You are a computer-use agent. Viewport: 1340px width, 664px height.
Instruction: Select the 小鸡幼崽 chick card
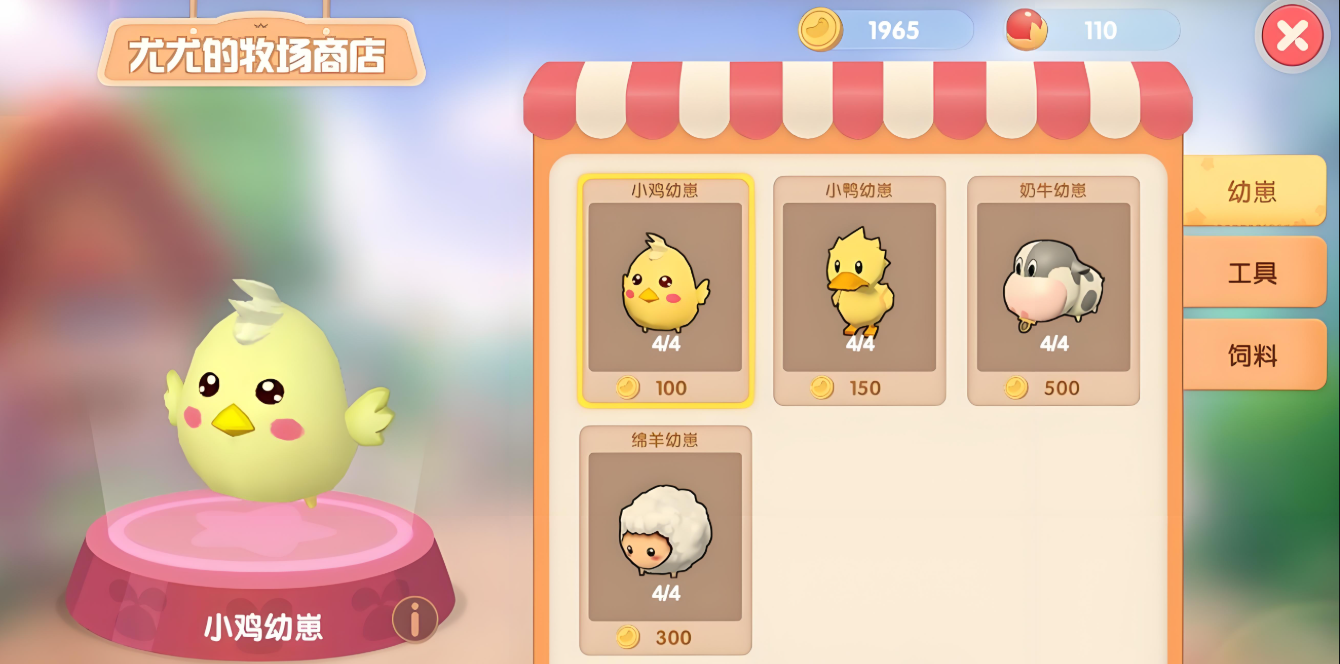(x=665, y=290)
